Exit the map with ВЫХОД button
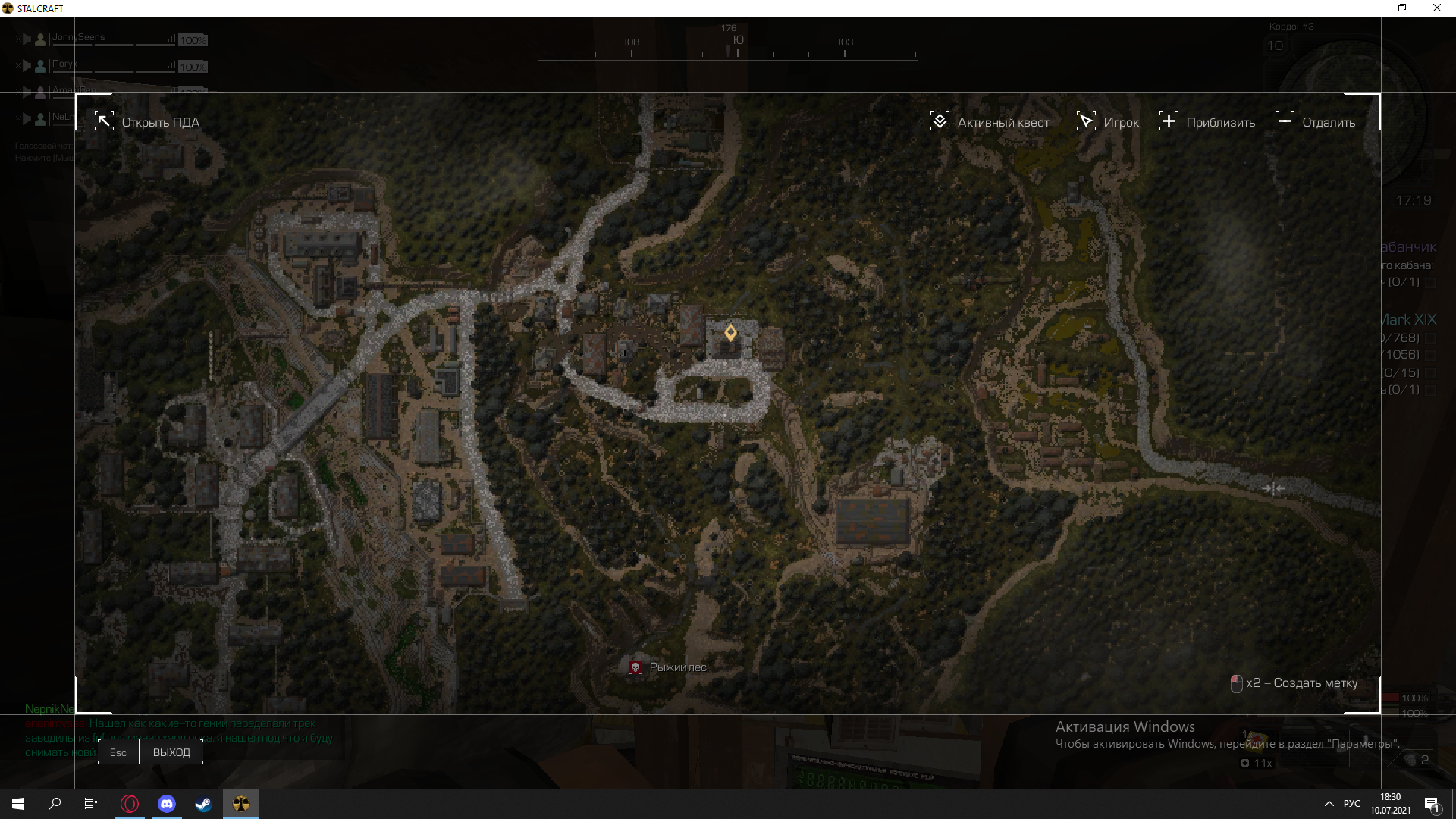This screenshot has width=1456, height=819. (171, 752)
